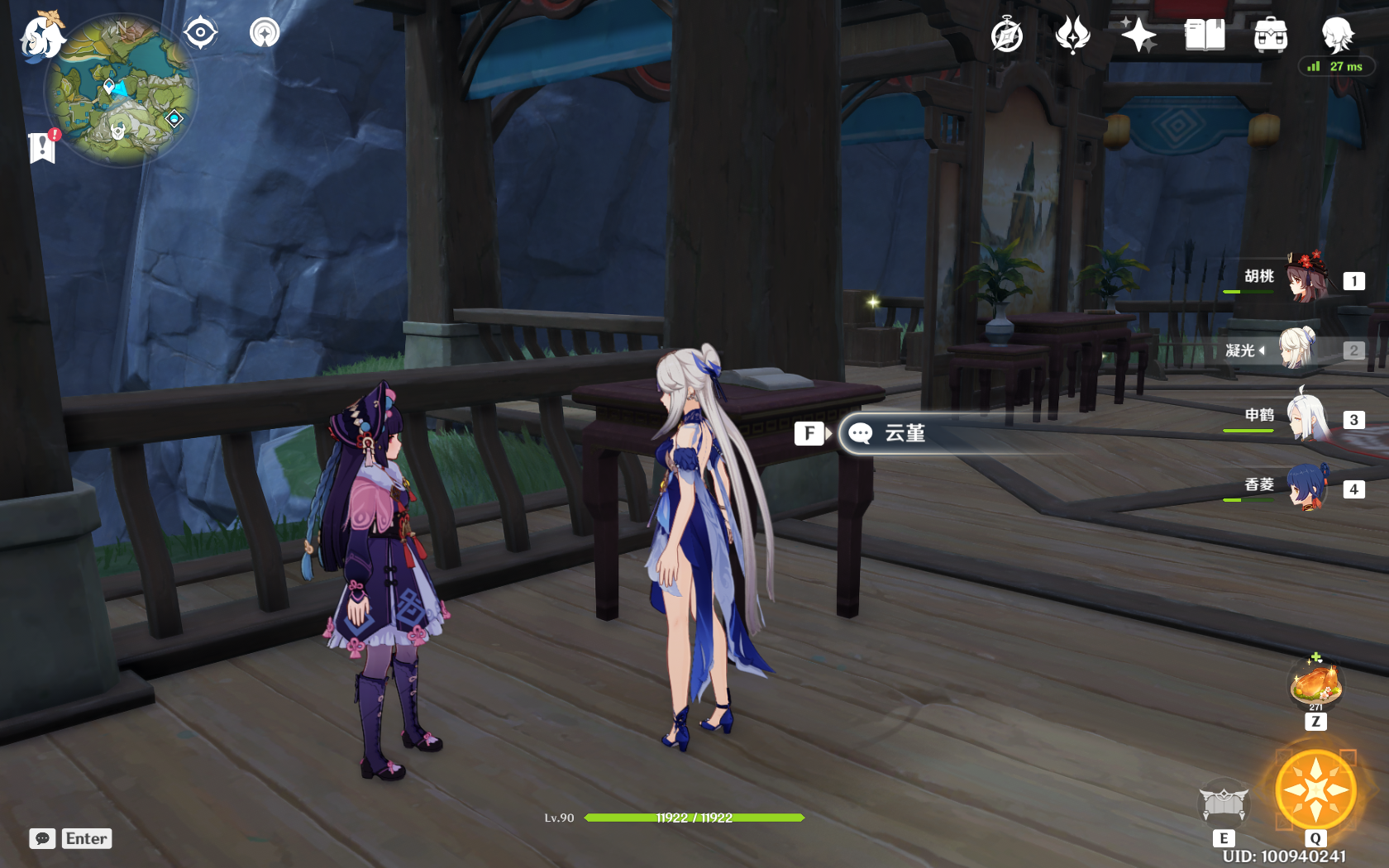
Task: Use the roast chicken food quick-slot
Action: click(1315, 684)
